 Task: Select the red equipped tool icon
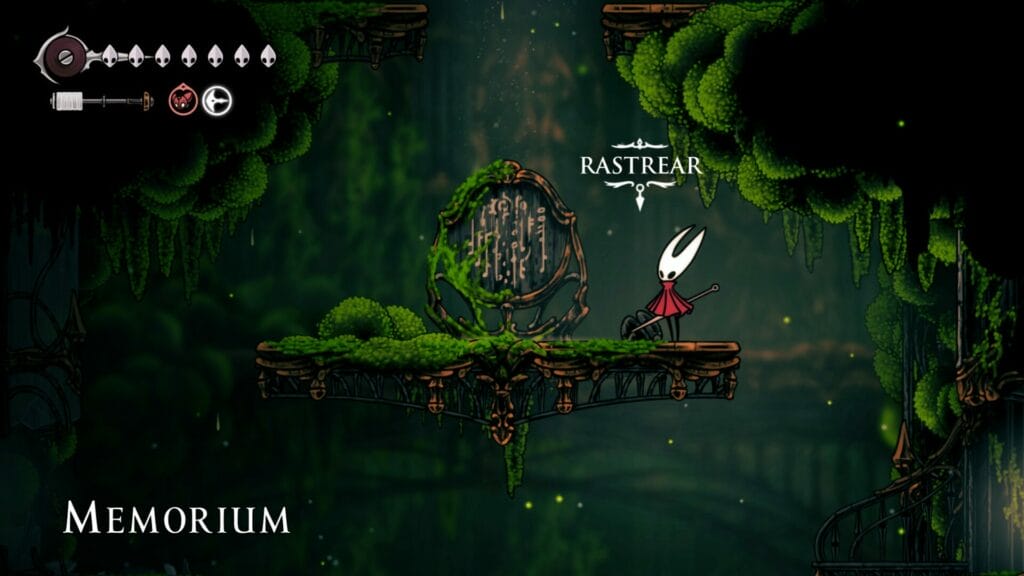[183, 100]
